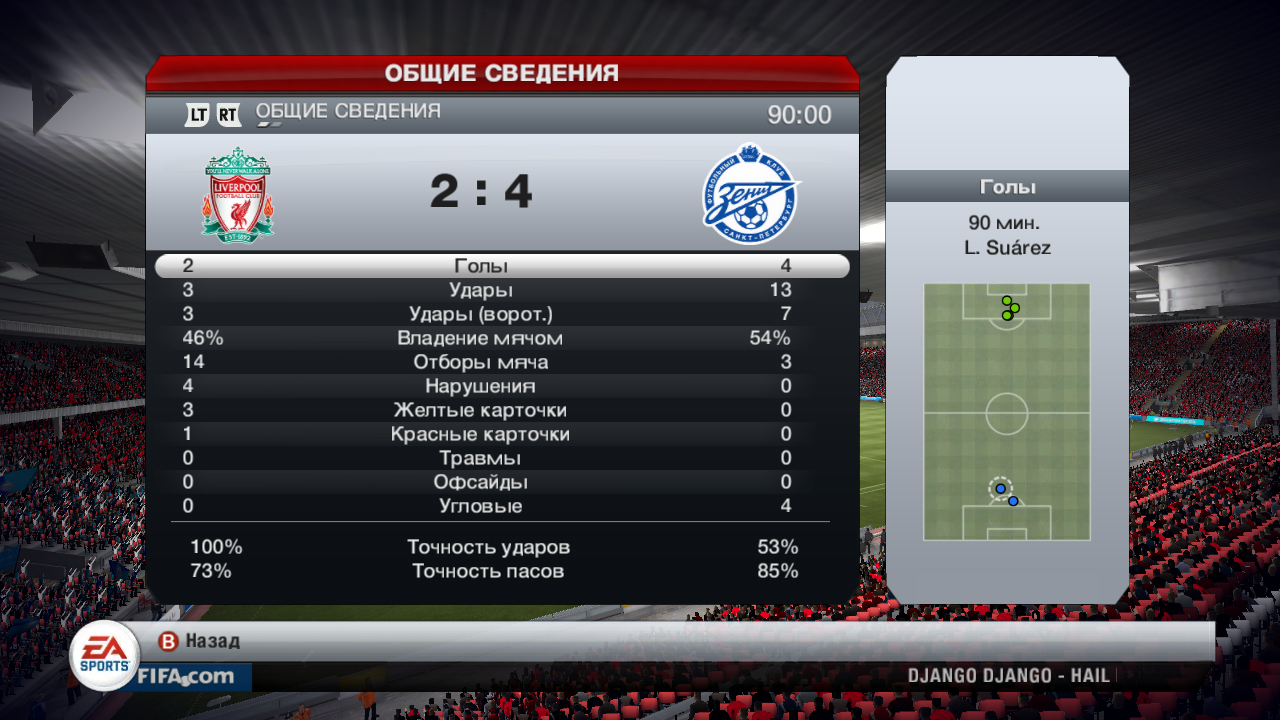Screen dimensions: 1280x720
Task: Click the Общие сведения section tab label
Action: (348, 112)
